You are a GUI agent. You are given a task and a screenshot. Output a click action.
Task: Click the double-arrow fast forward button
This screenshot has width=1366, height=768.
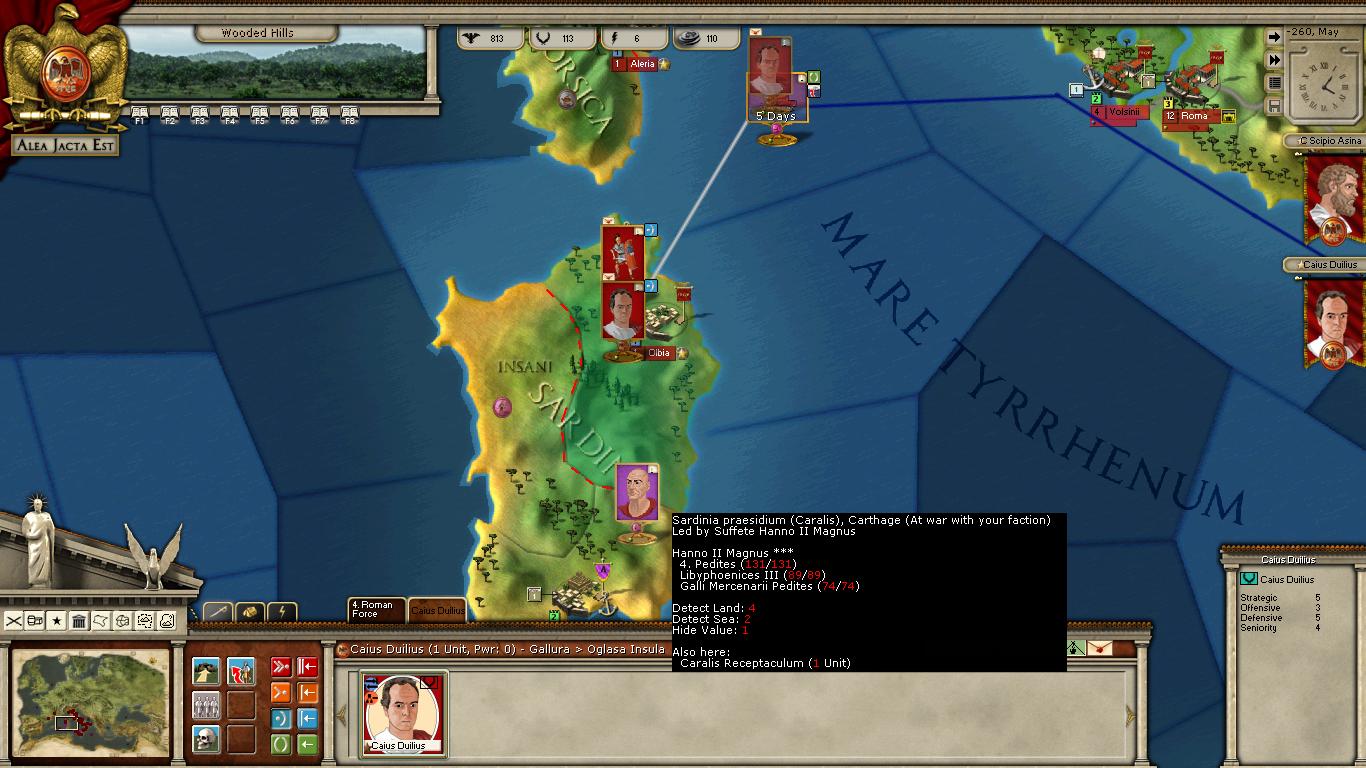[1274, 60]
